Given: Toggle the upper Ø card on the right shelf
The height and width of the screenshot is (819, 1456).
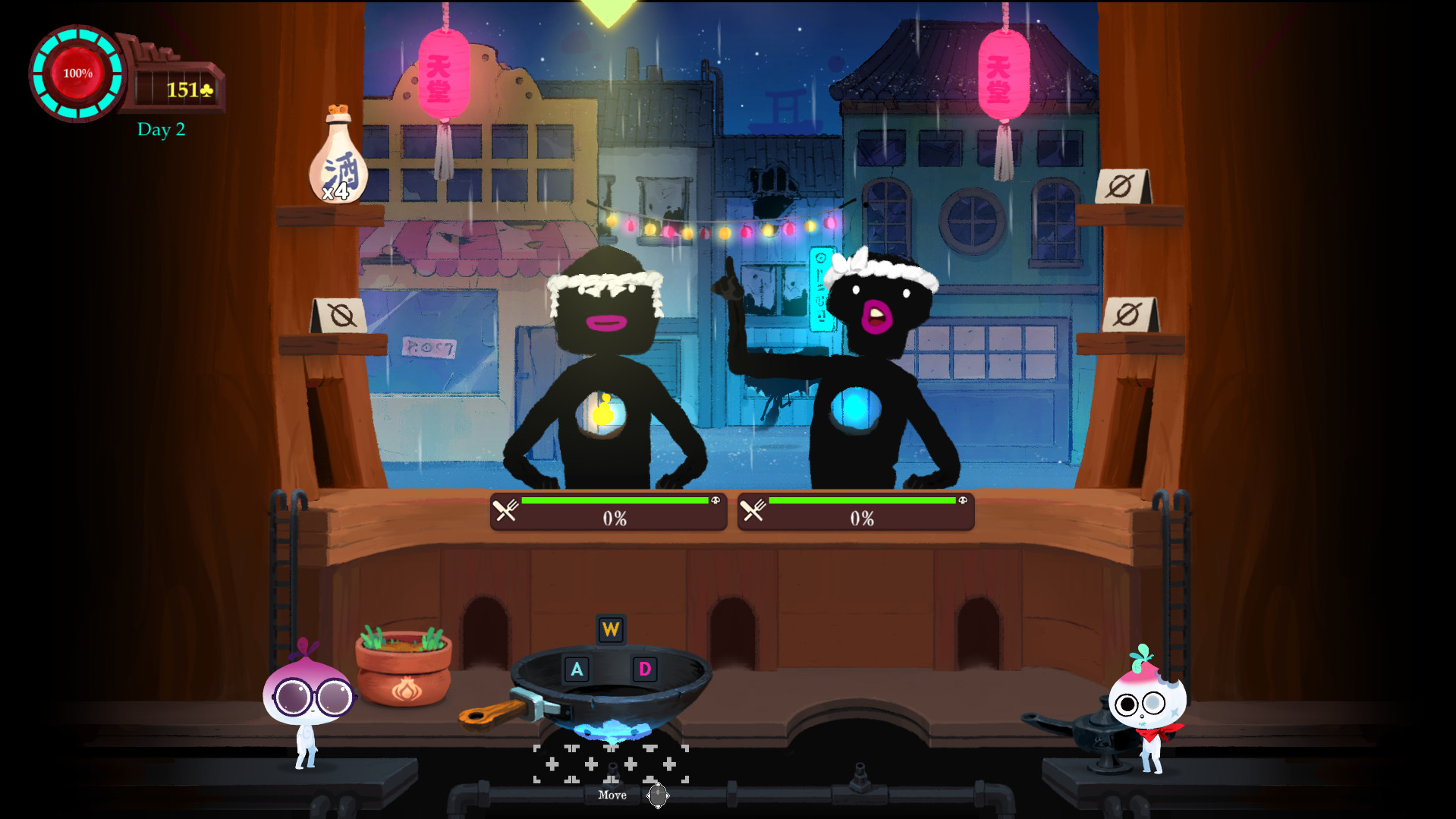Looking at the screenshot, I should pyautogui.click(x=1122, y=184).
